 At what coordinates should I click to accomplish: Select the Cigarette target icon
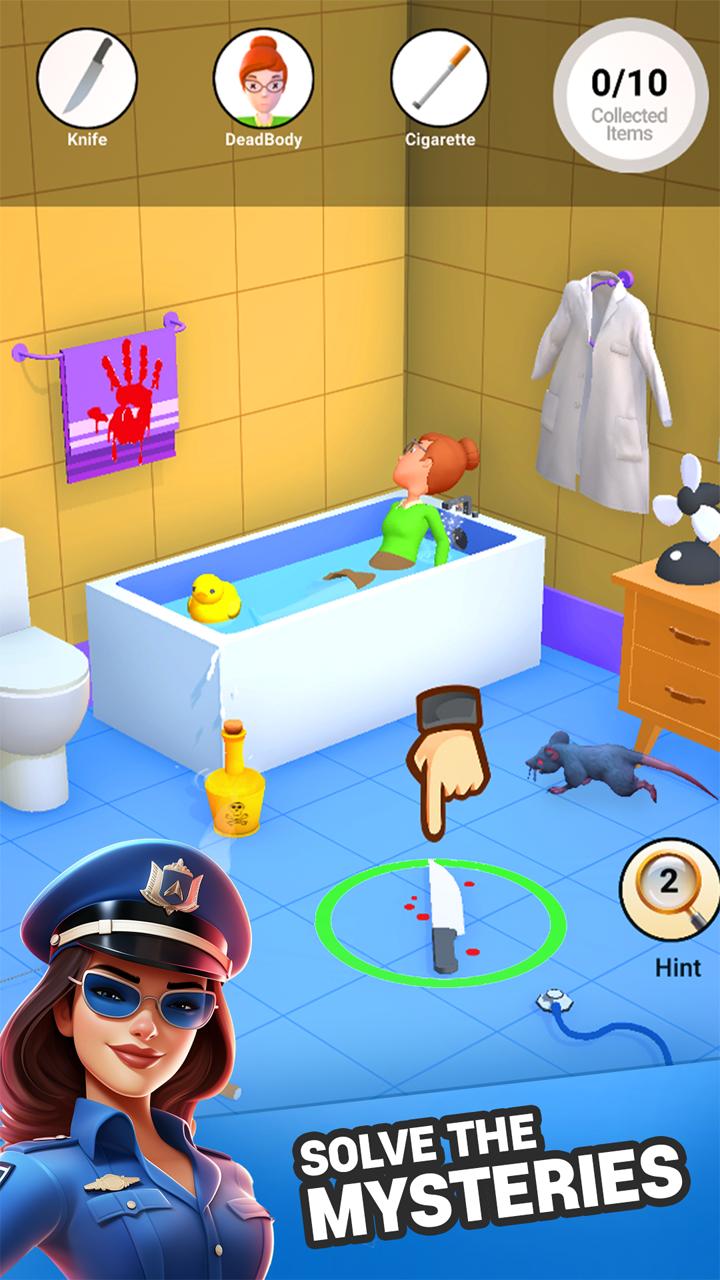coord(440,78)
